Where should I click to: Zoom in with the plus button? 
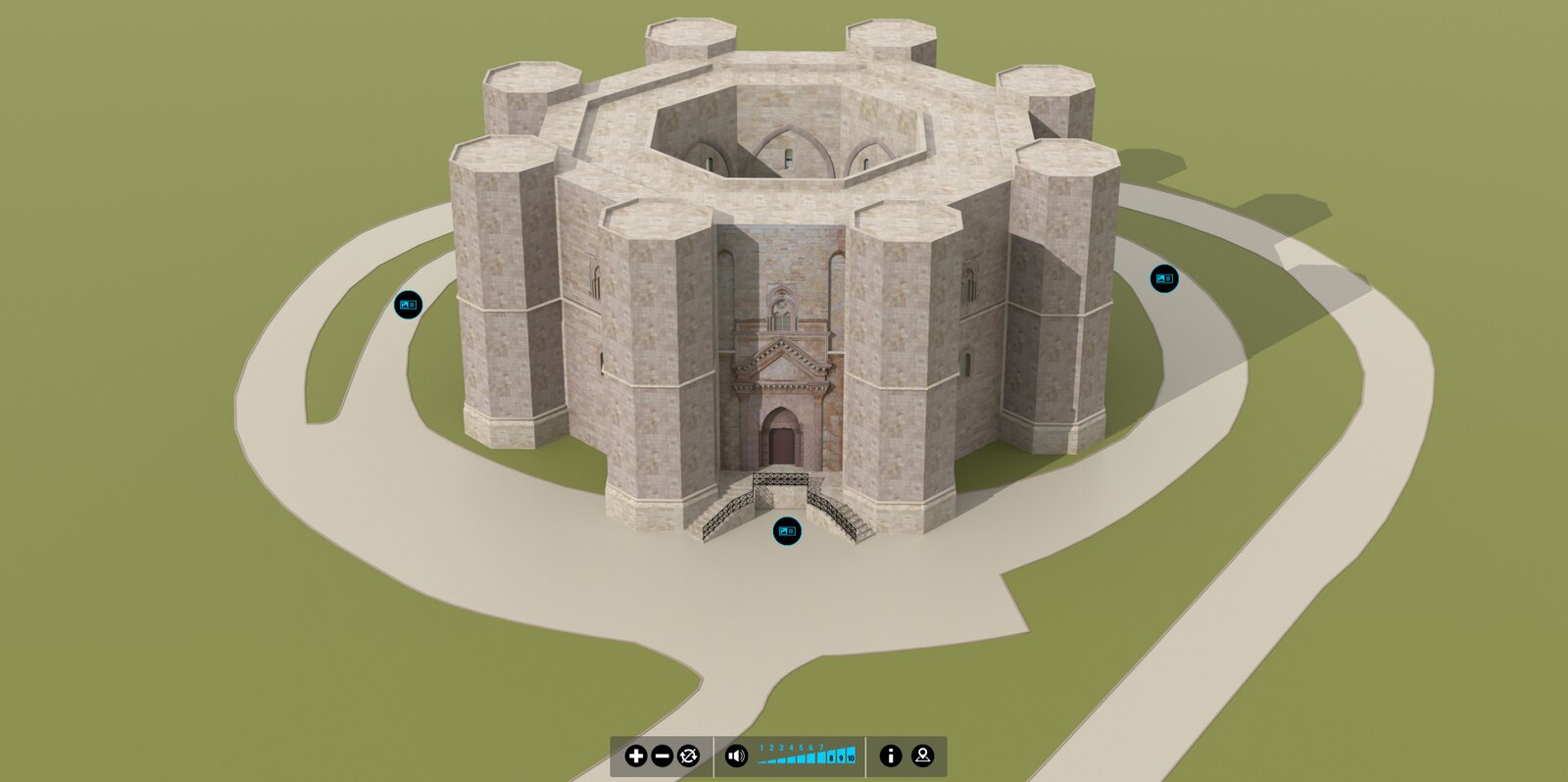click(636, 756)
